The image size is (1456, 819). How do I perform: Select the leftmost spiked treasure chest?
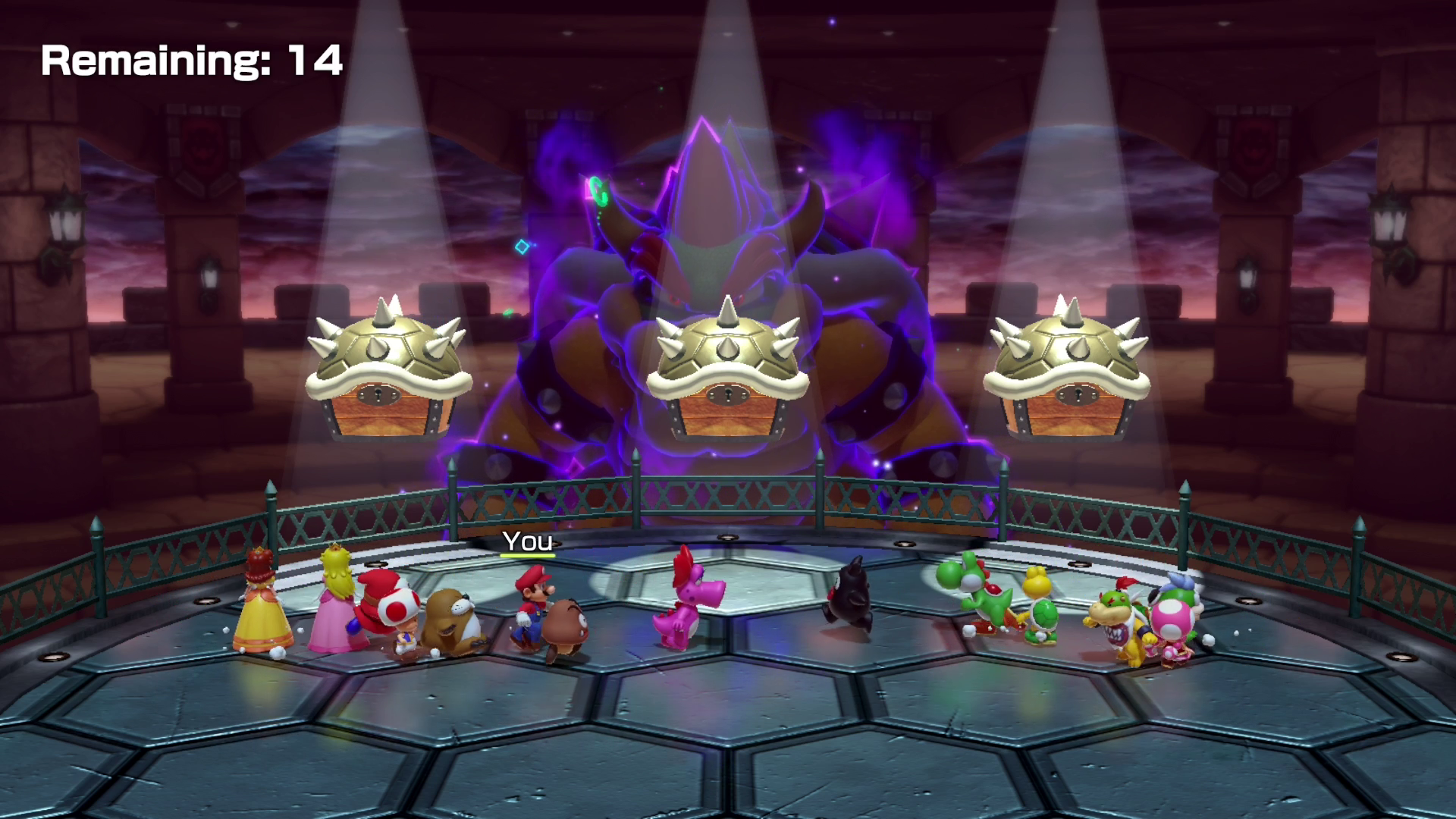point(388,373)
